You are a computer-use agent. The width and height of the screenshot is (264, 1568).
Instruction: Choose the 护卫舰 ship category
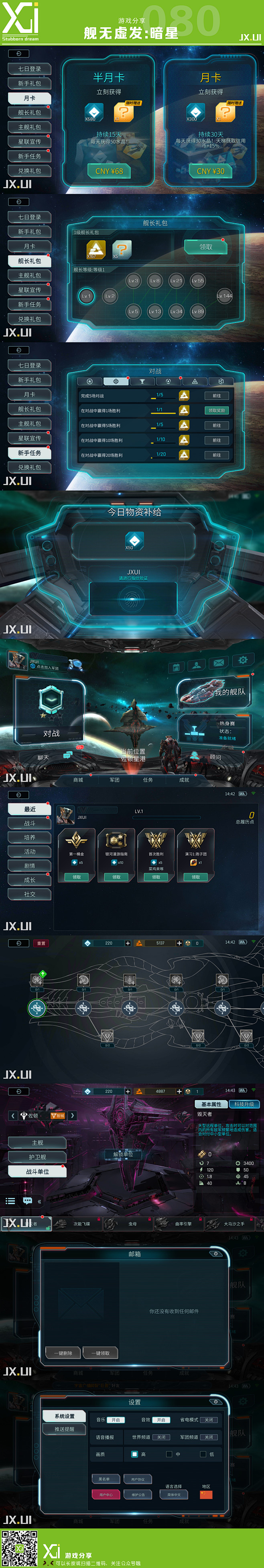[x=37, y=1157]
